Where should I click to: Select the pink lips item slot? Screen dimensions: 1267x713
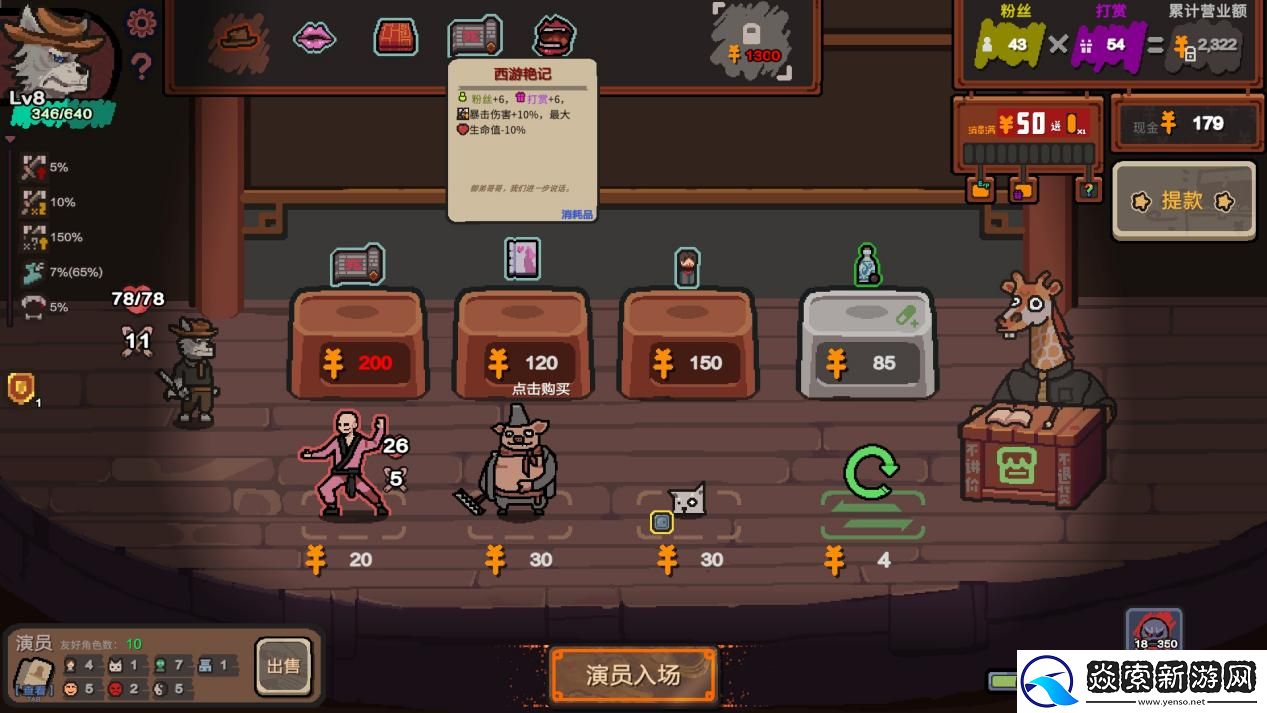tap(314, 38)
